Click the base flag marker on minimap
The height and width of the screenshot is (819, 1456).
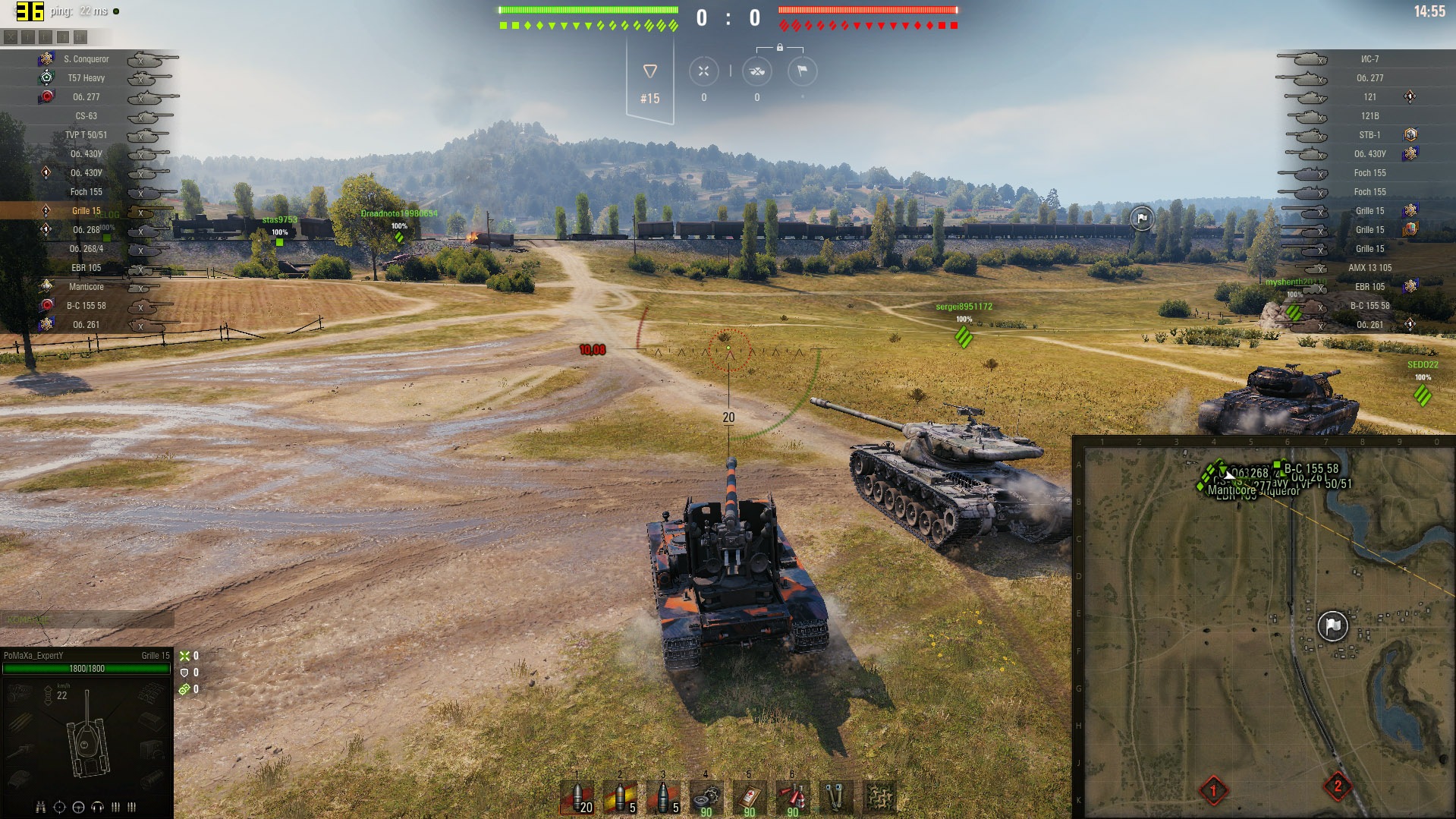click(1332, 626)
